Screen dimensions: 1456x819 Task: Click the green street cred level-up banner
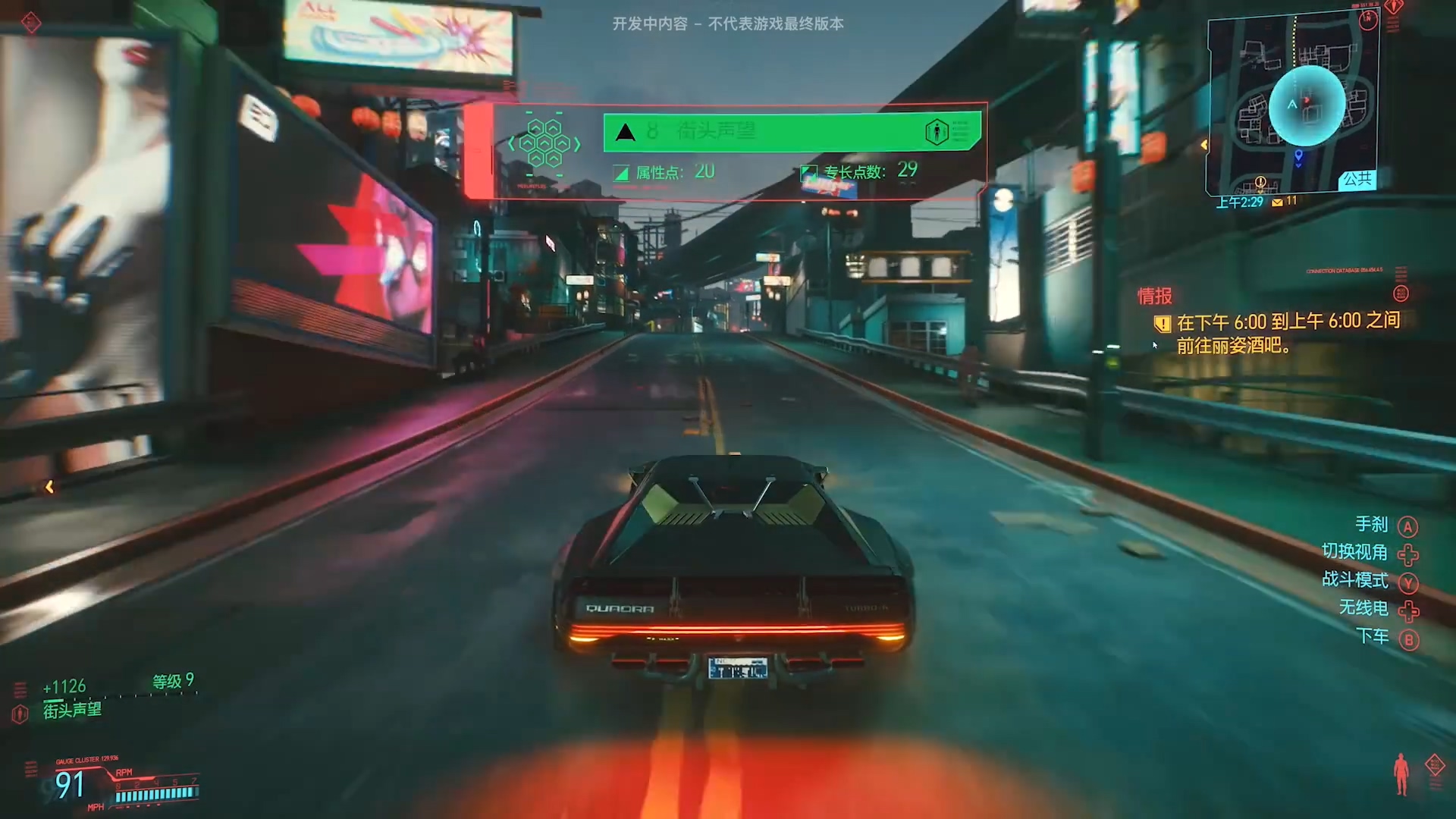(792, 131)
